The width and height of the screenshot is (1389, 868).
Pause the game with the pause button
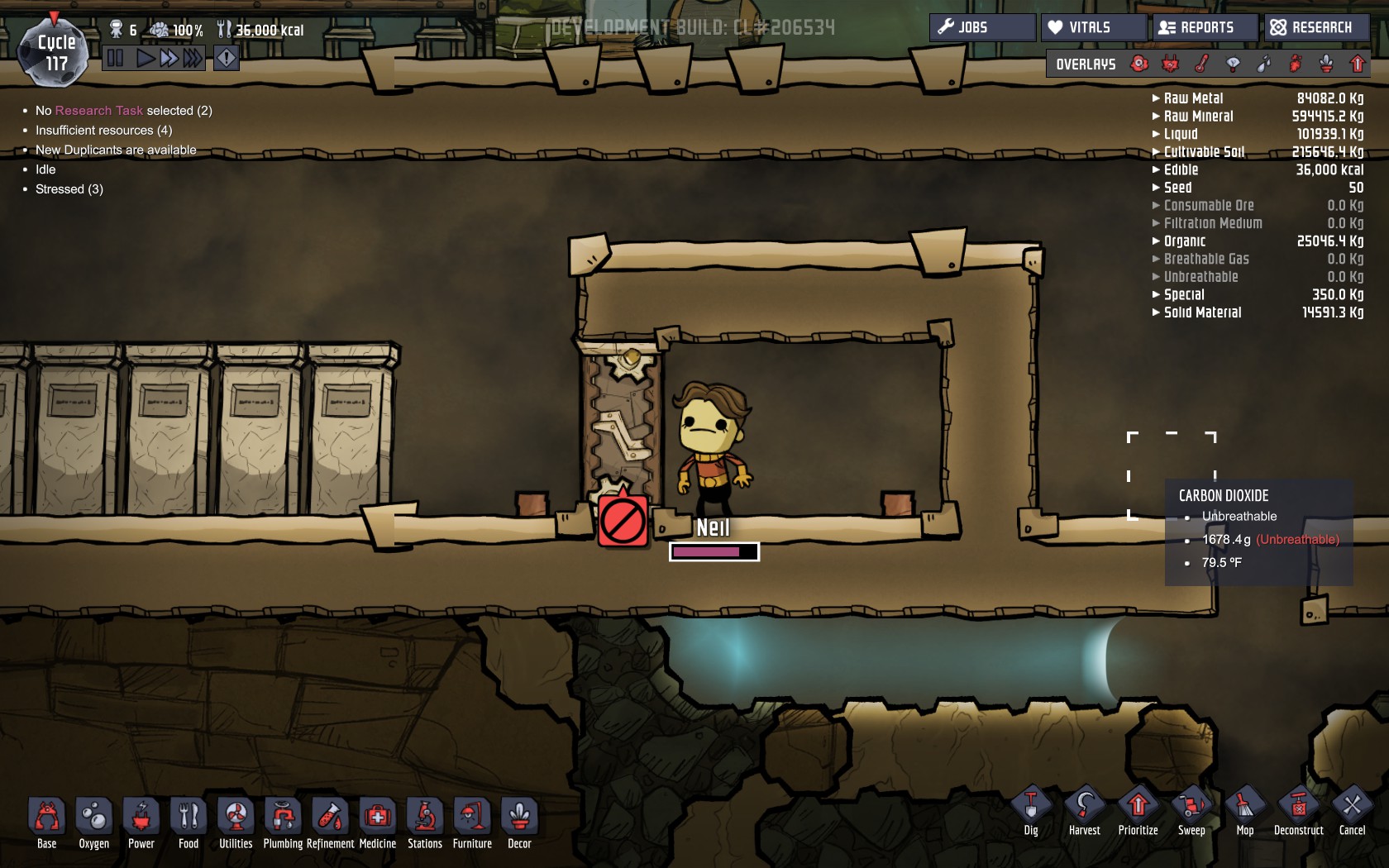[115, 58]
